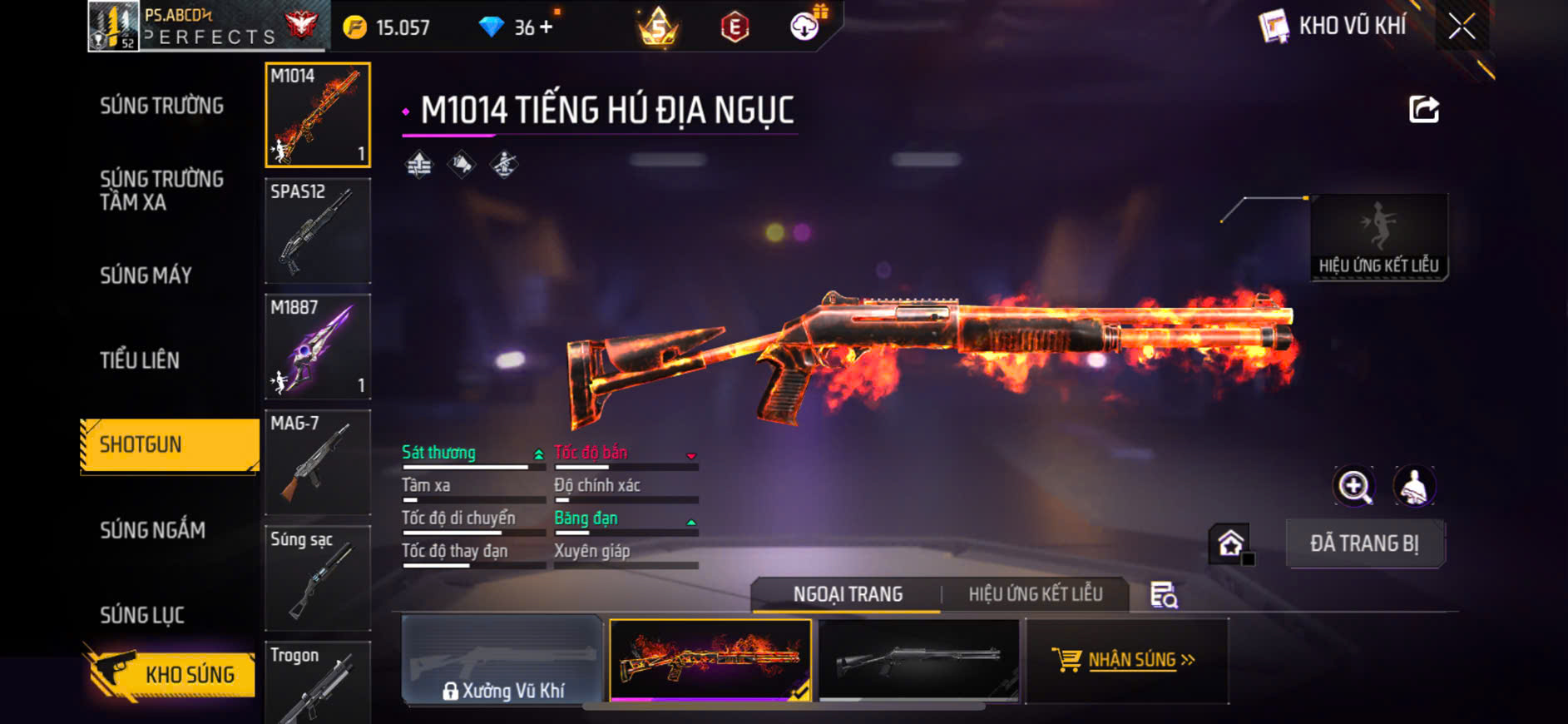Click the Đã Trang Bị button

[x=1364, y=543]
